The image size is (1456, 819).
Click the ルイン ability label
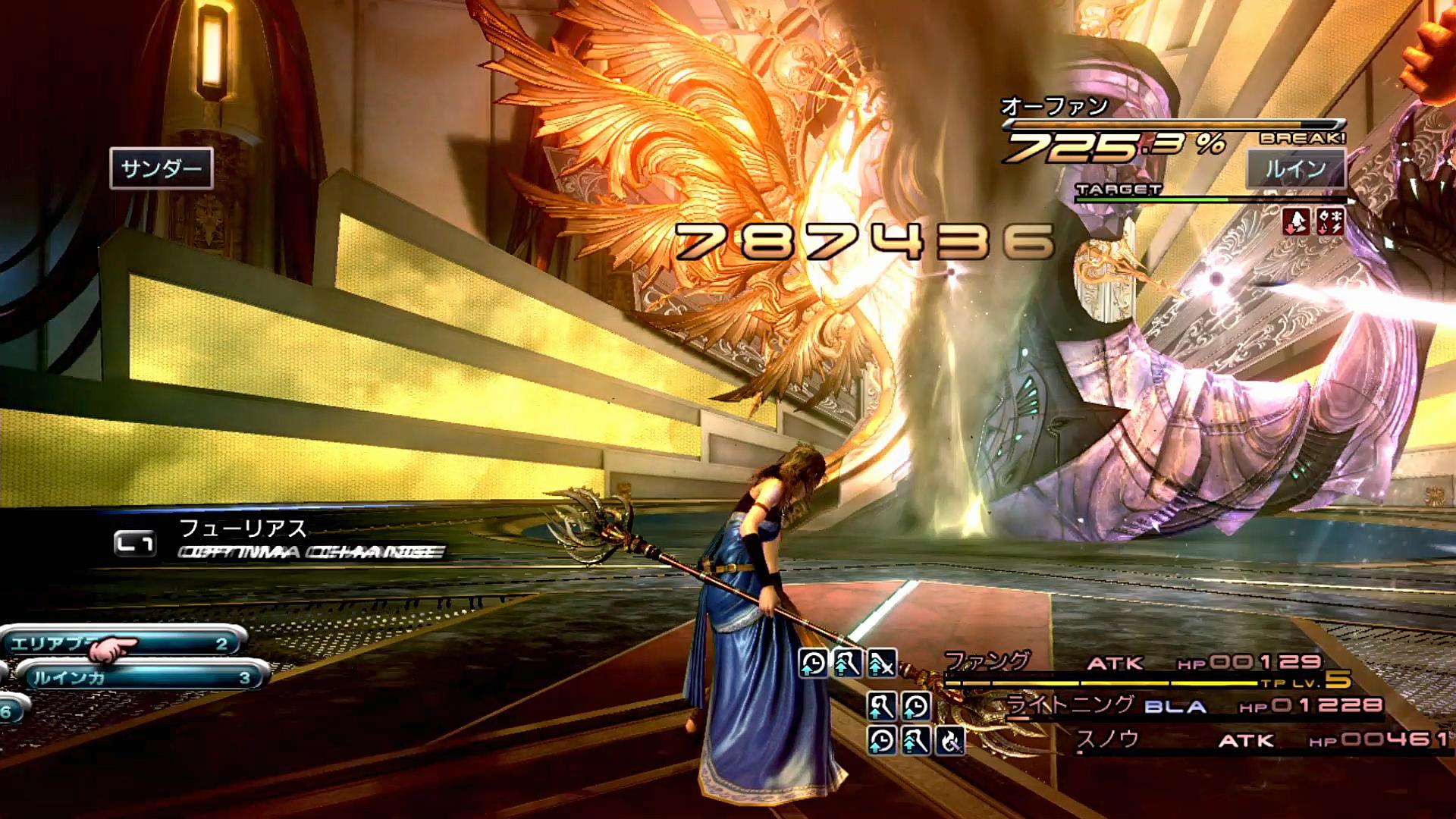point(1295,168)
